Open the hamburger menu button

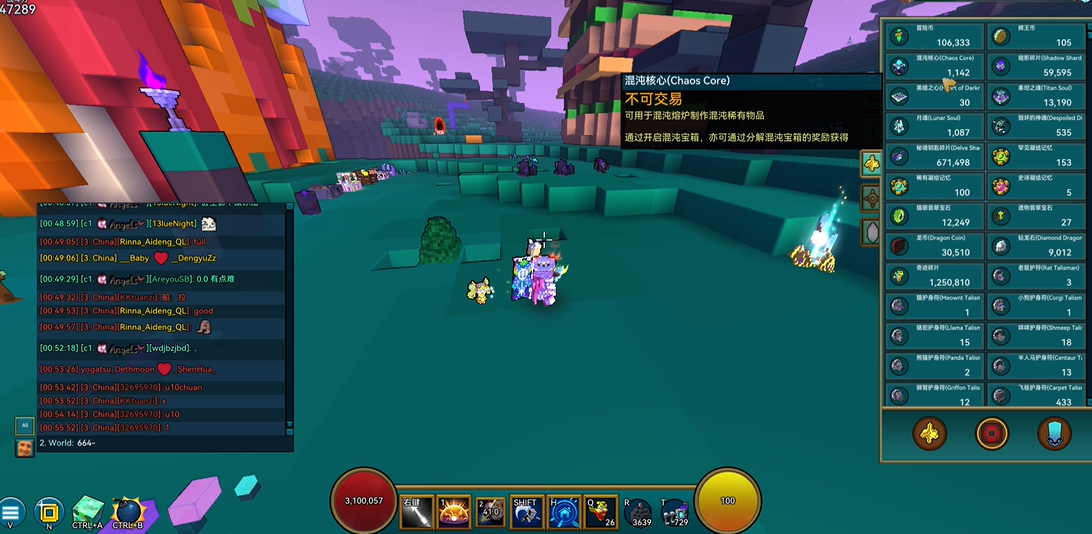(x=11, y=513)
